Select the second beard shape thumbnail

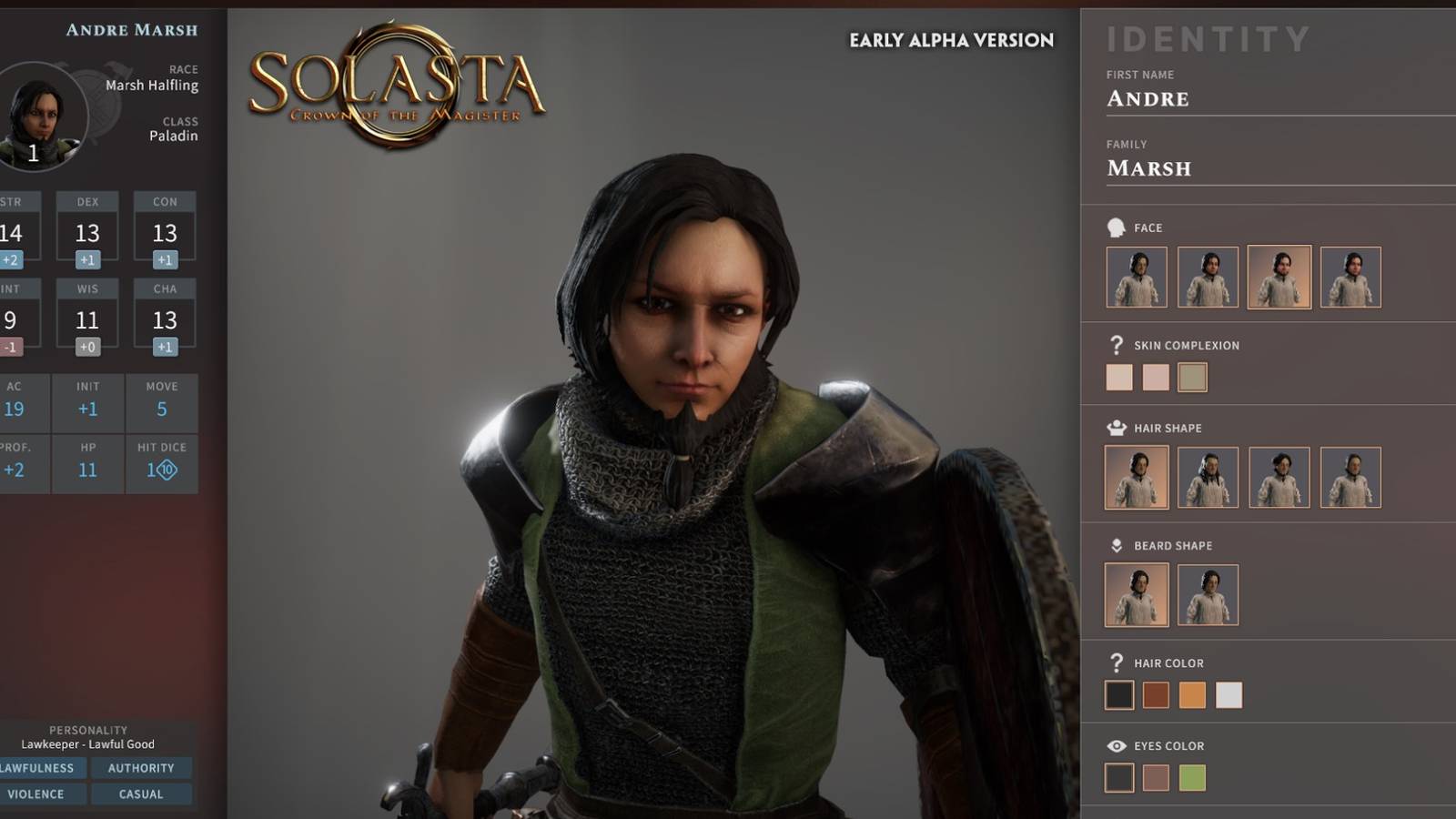point(1208,594)
